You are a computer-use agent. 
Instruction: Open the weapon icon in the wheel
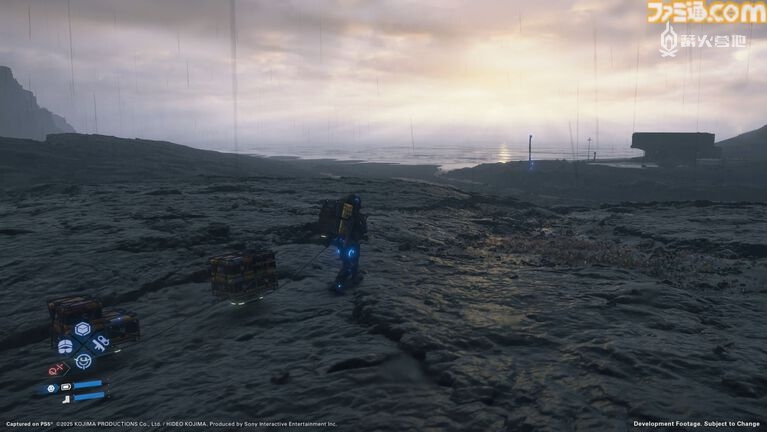[101, 344]
